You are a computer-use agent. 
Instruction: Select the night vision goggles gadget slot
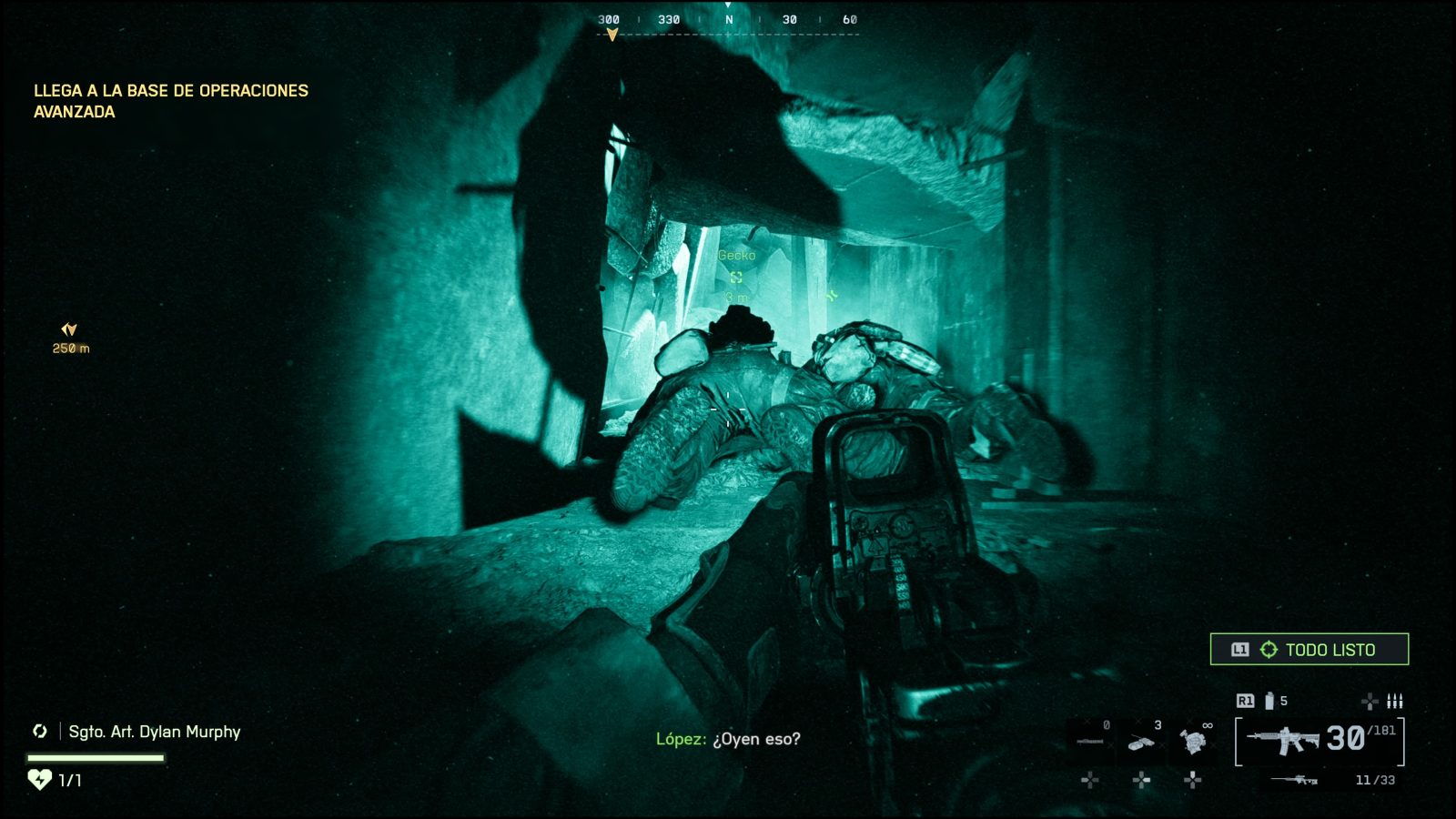pos(1193,741)
